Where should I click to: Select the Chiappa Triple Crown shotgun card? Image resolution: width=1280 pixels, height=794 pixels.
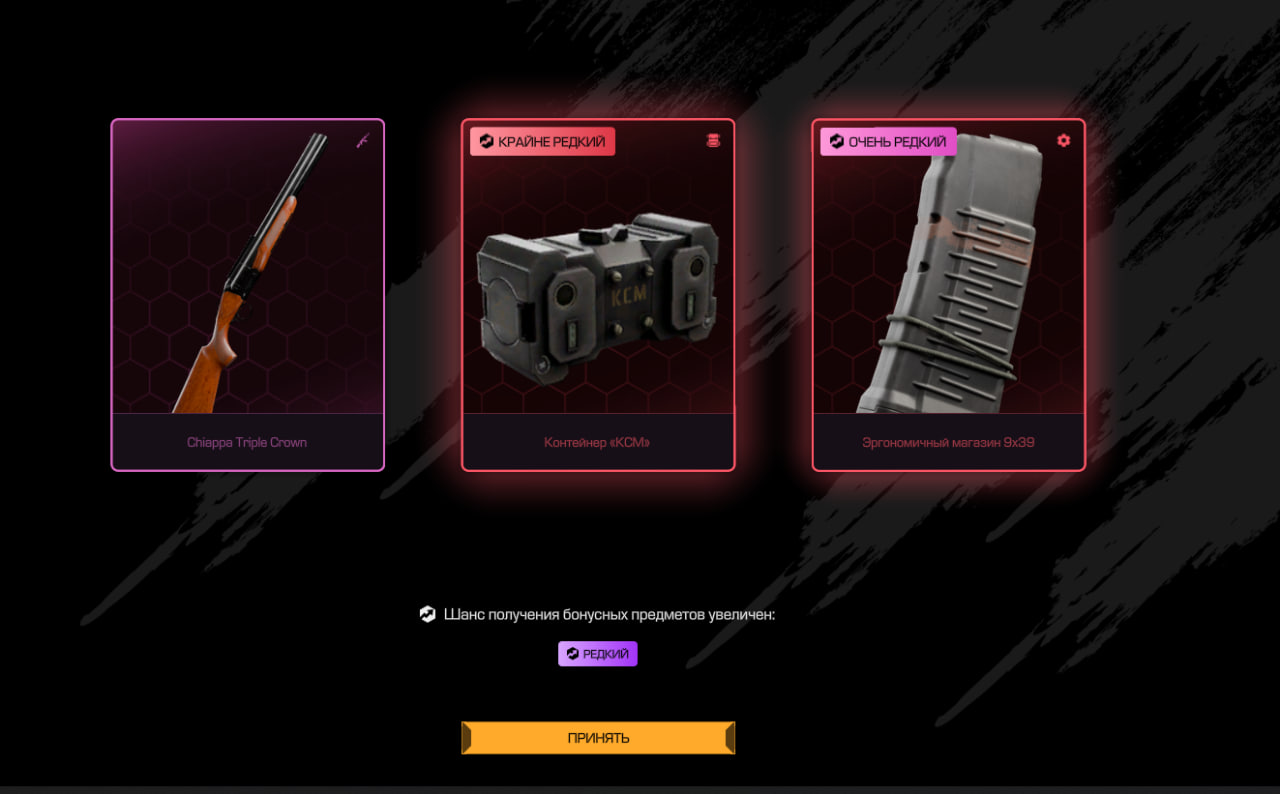click(247, 294)
